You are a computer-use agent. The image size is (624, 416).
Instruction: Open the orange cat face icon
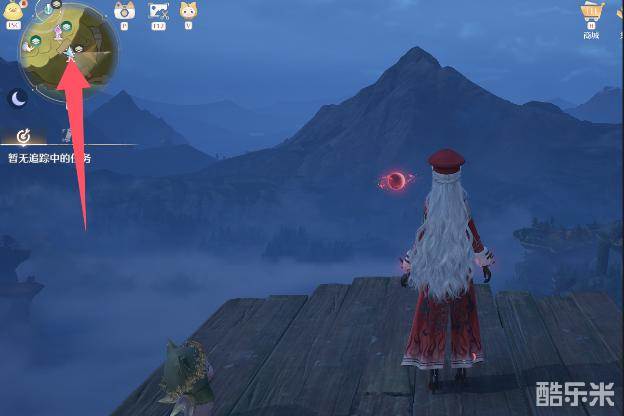pos(188,12)
